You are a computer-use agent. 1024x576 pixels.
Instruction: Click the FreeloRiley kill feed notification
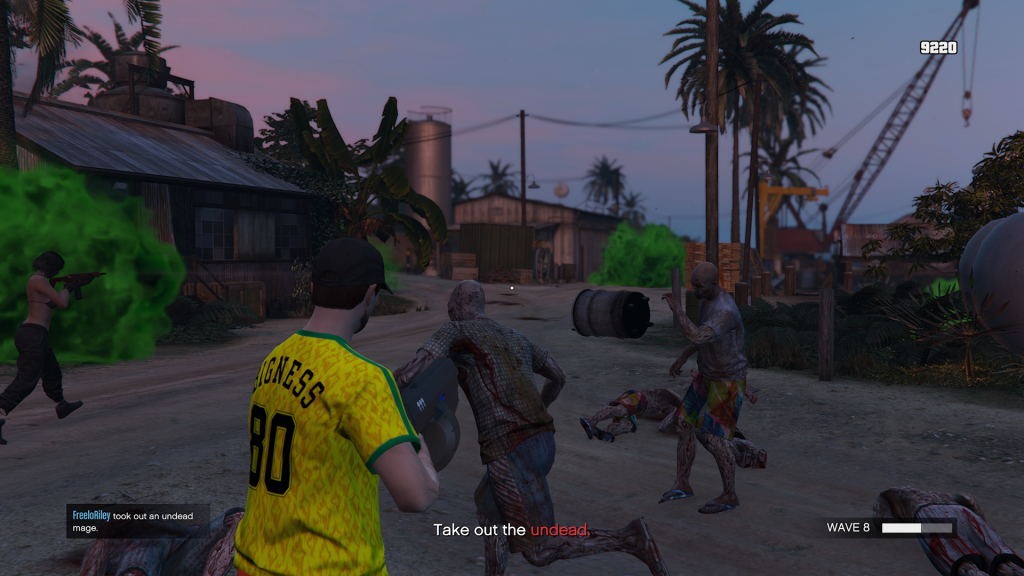[x=138, y=521]
